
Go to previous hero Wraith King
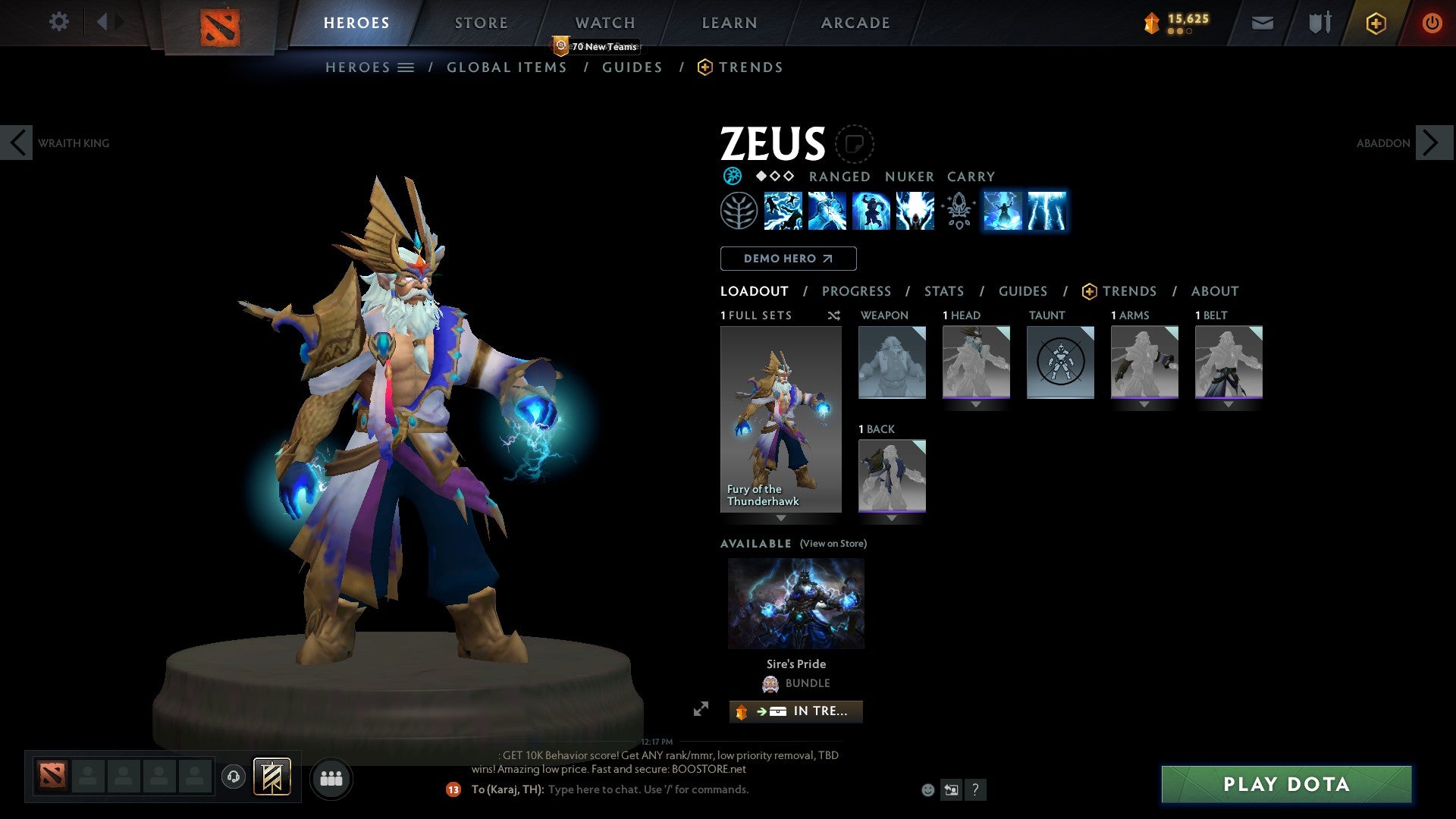coord(17,143)
